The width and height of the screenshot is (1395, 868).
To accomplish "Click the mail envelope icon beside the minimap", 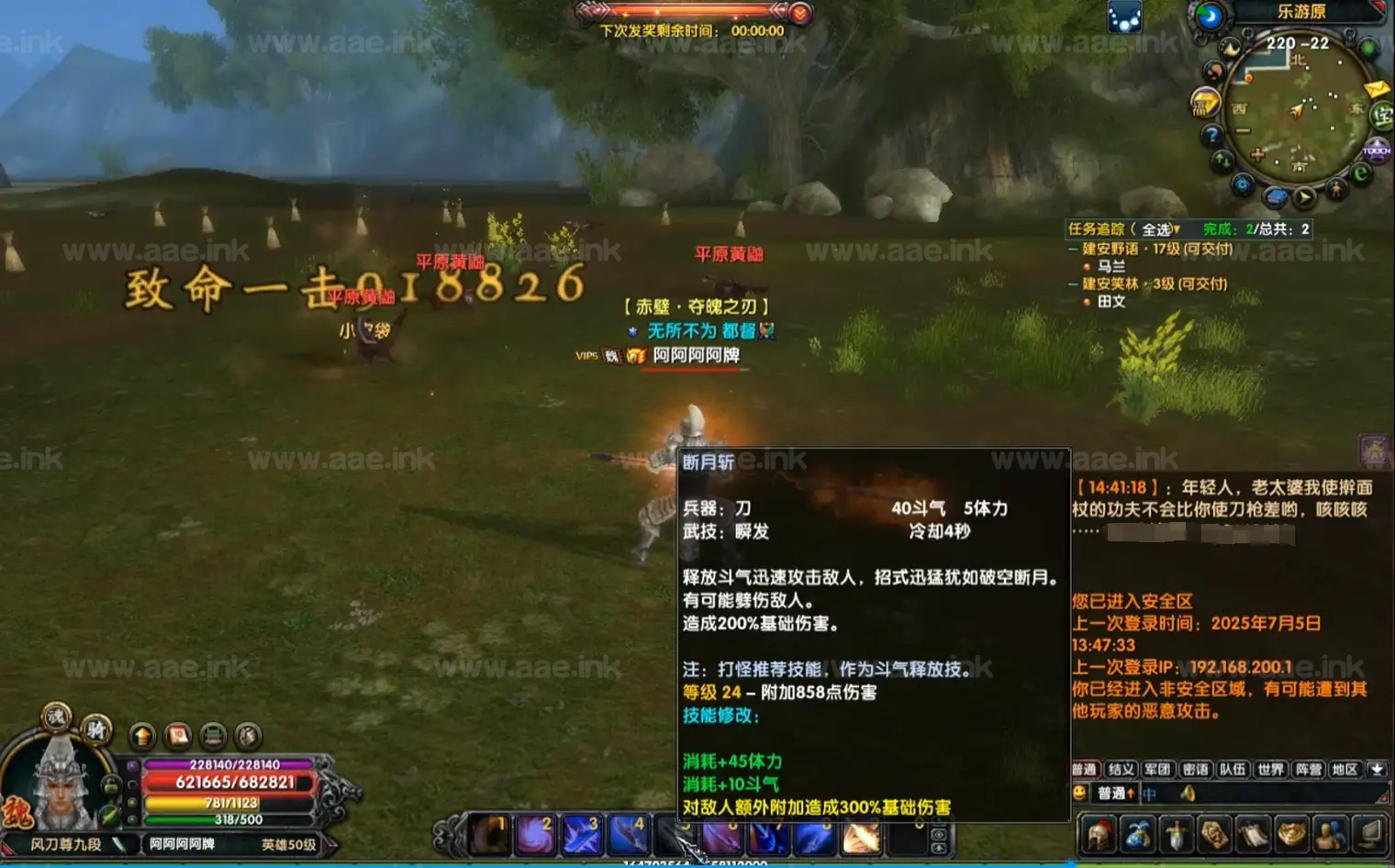I will pyautogui.click(x=1375, y=90).
